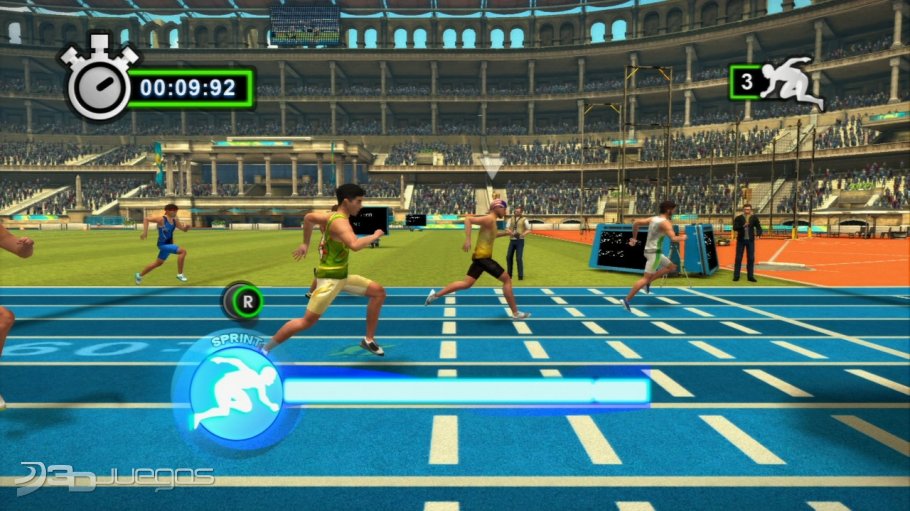910x511 pixels.
Task: Select the white runner race position icon
Action: [792, 81]
